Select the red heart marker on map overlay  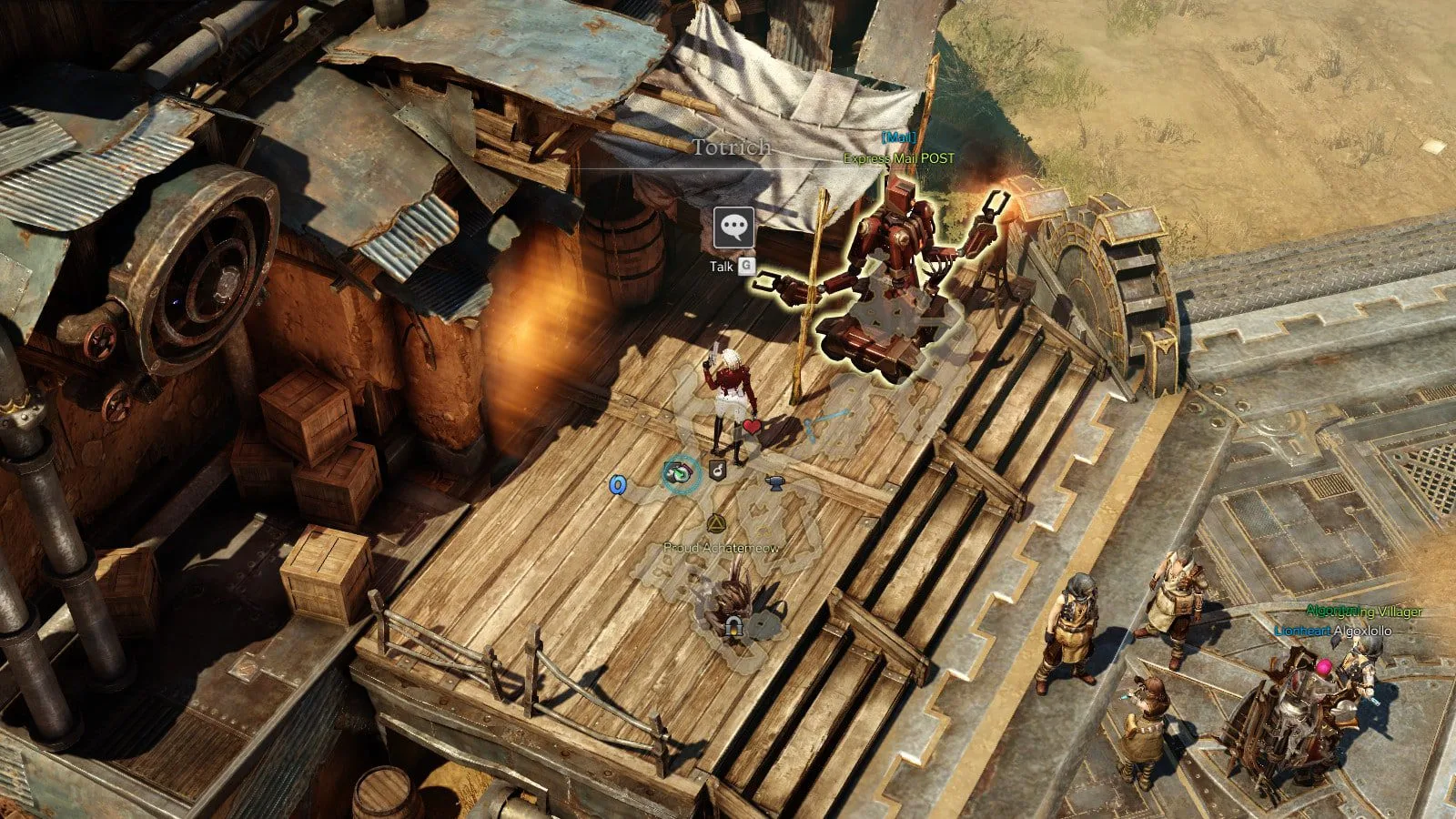click(752, 426)
